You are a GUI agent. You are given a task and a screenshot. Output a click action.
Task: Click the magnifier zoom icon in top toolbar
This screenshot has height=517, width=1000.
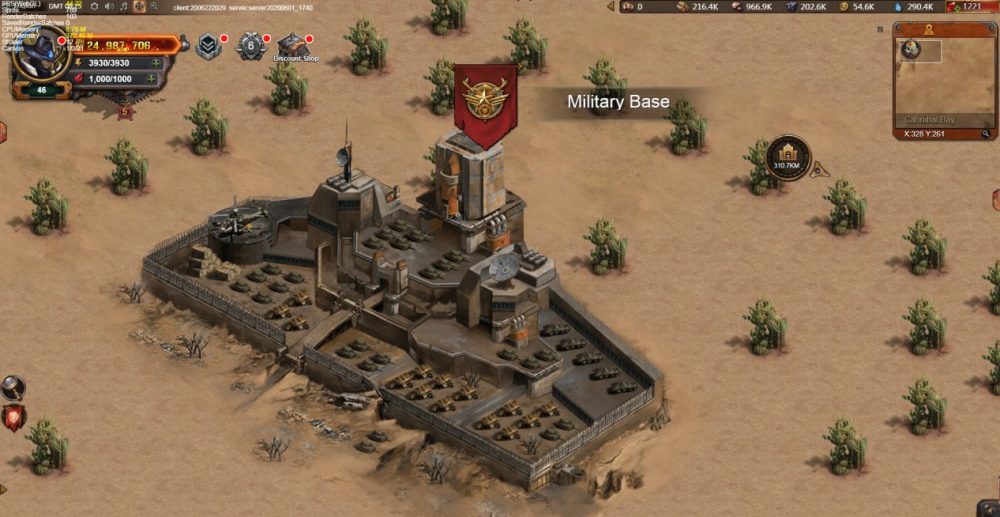click(154, 6)
